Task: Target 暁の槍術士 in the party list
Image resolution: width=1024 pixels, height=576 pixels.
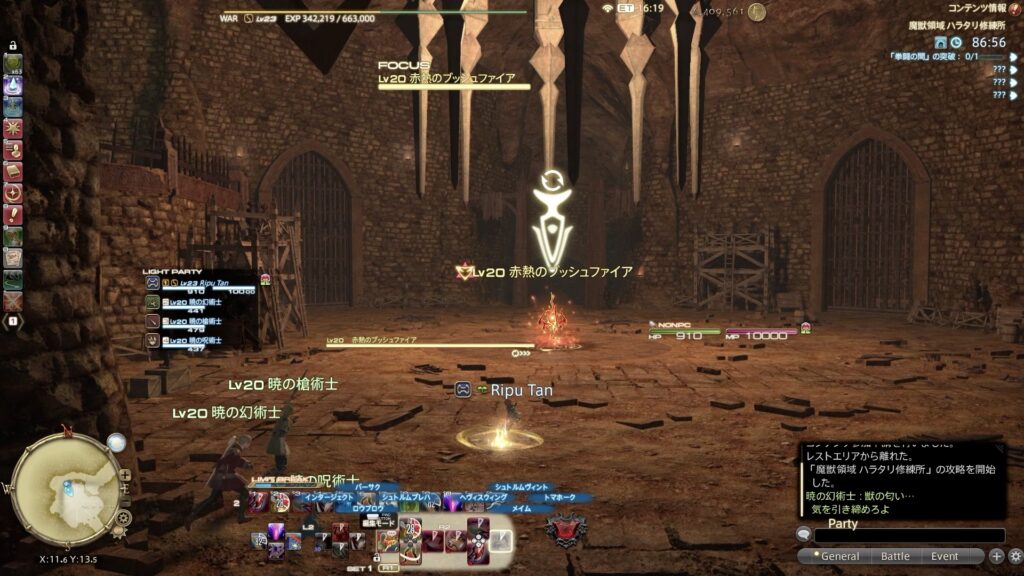Action: pos(200,321)
